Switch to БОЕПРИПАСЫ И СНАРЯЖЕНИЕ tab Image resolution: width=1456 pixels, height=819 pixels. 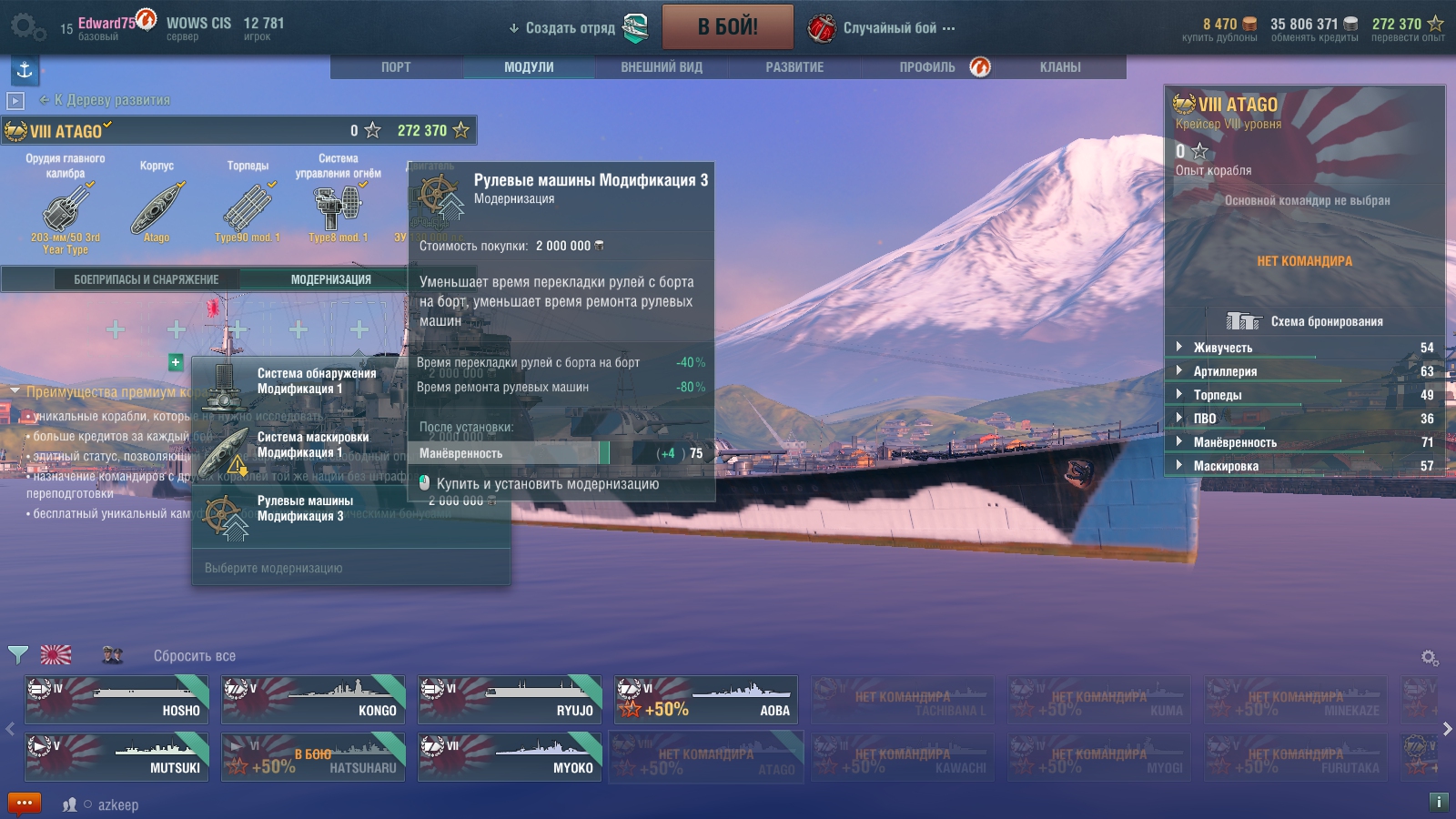(147, 279)
